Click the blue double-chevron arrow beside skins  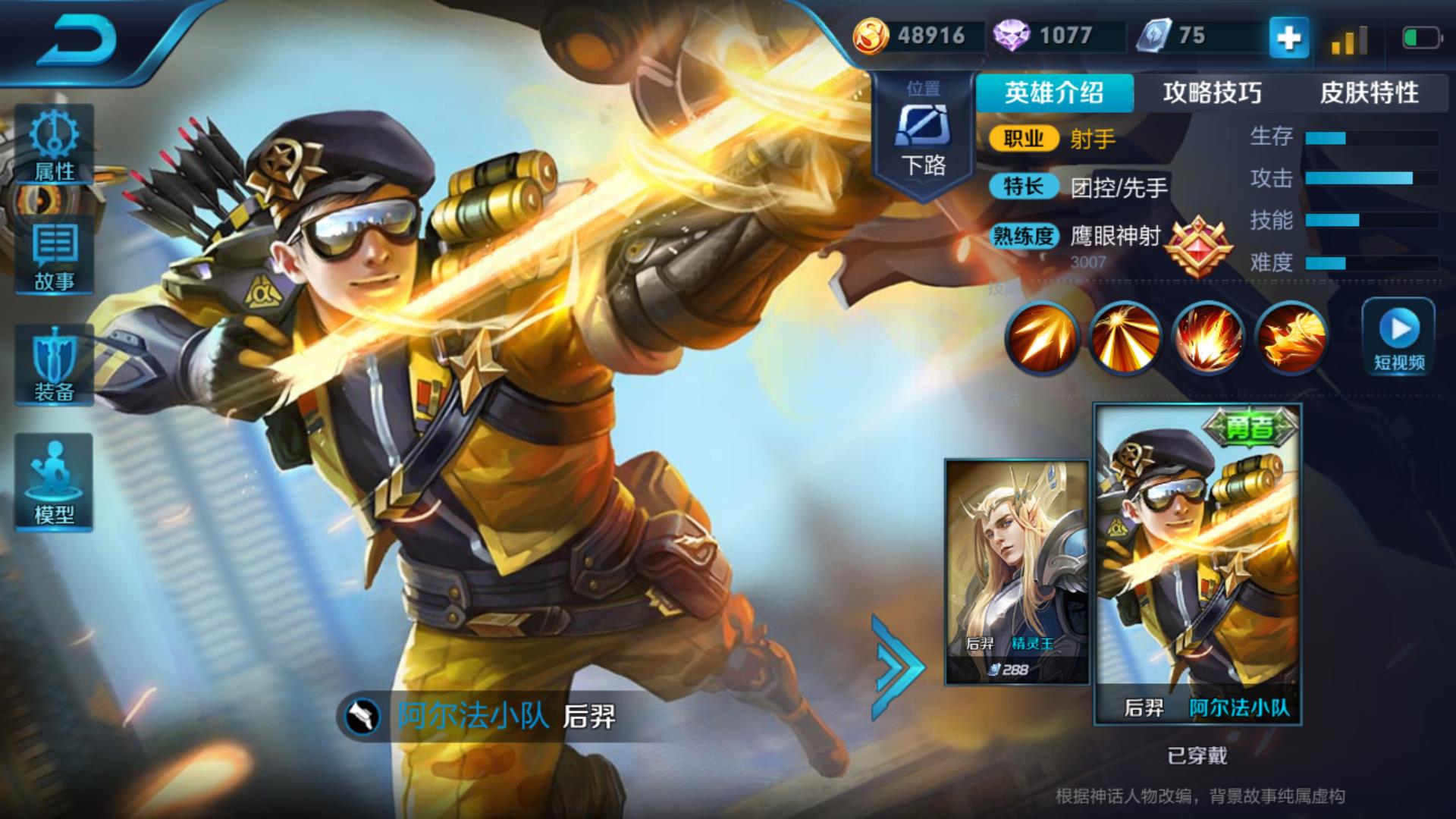click(x=897, y=667)
